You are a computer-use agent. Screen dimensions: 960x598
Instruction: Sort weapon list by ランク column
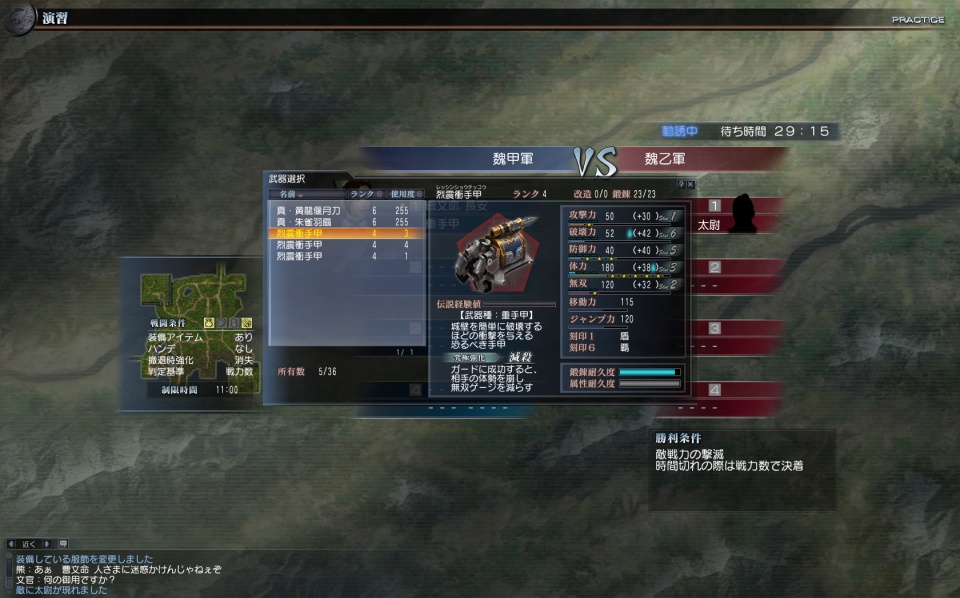(x=364, y=194)
